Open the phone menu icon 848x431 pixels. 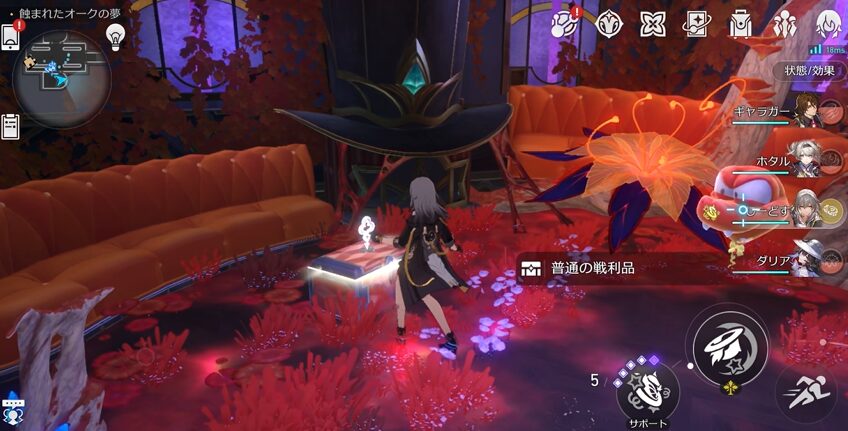pyautogui.click(x=12, y=37)
